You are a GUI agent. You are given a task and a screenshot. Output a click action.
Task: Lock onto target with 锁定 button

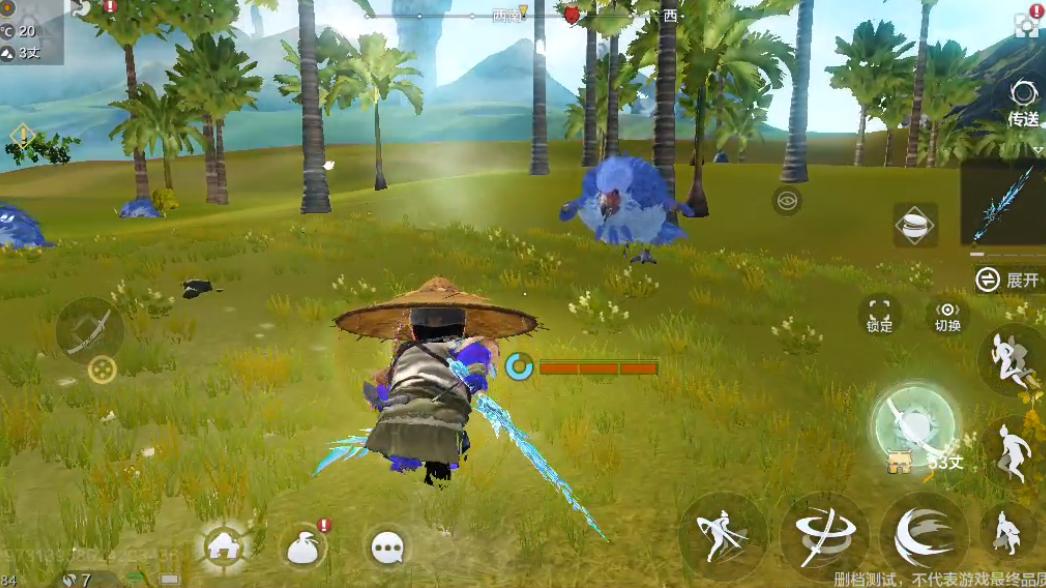click(x=880, y=314)
